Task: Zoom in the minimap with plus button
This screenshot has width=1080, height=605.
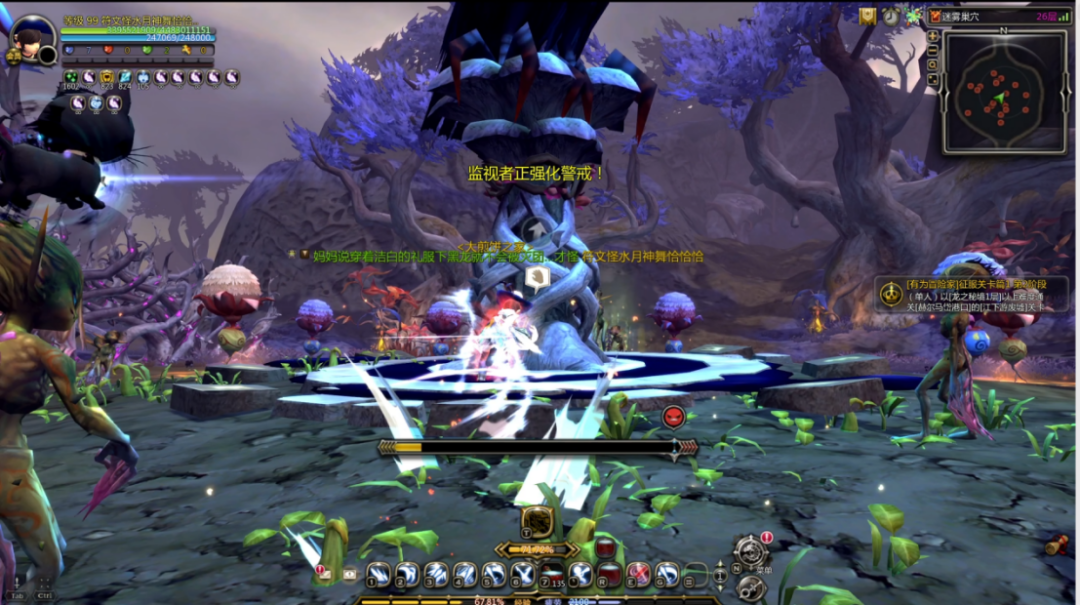Action: coord(933,36)
